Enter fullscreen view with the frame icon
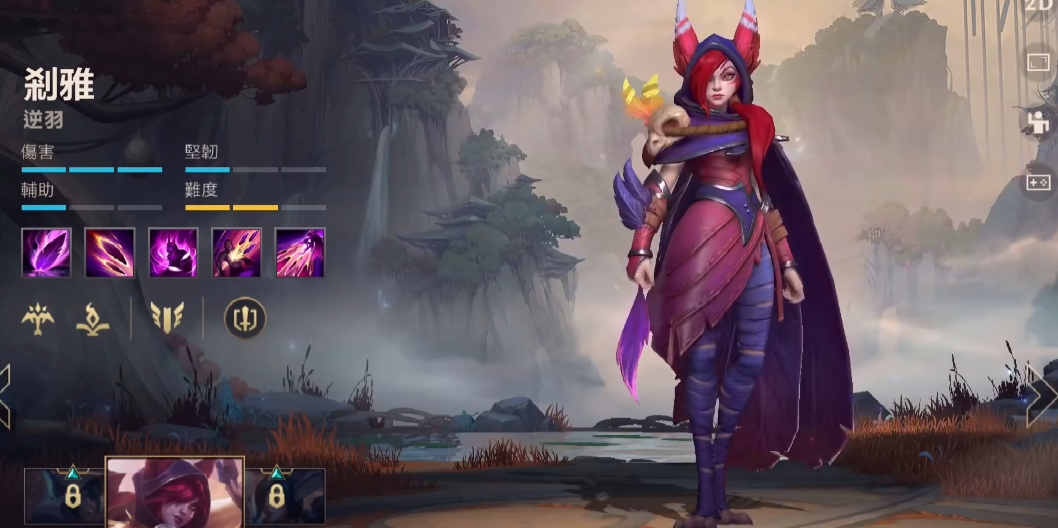The width and height of the screenshot is (1058, 528). [x=1039, y=64]
